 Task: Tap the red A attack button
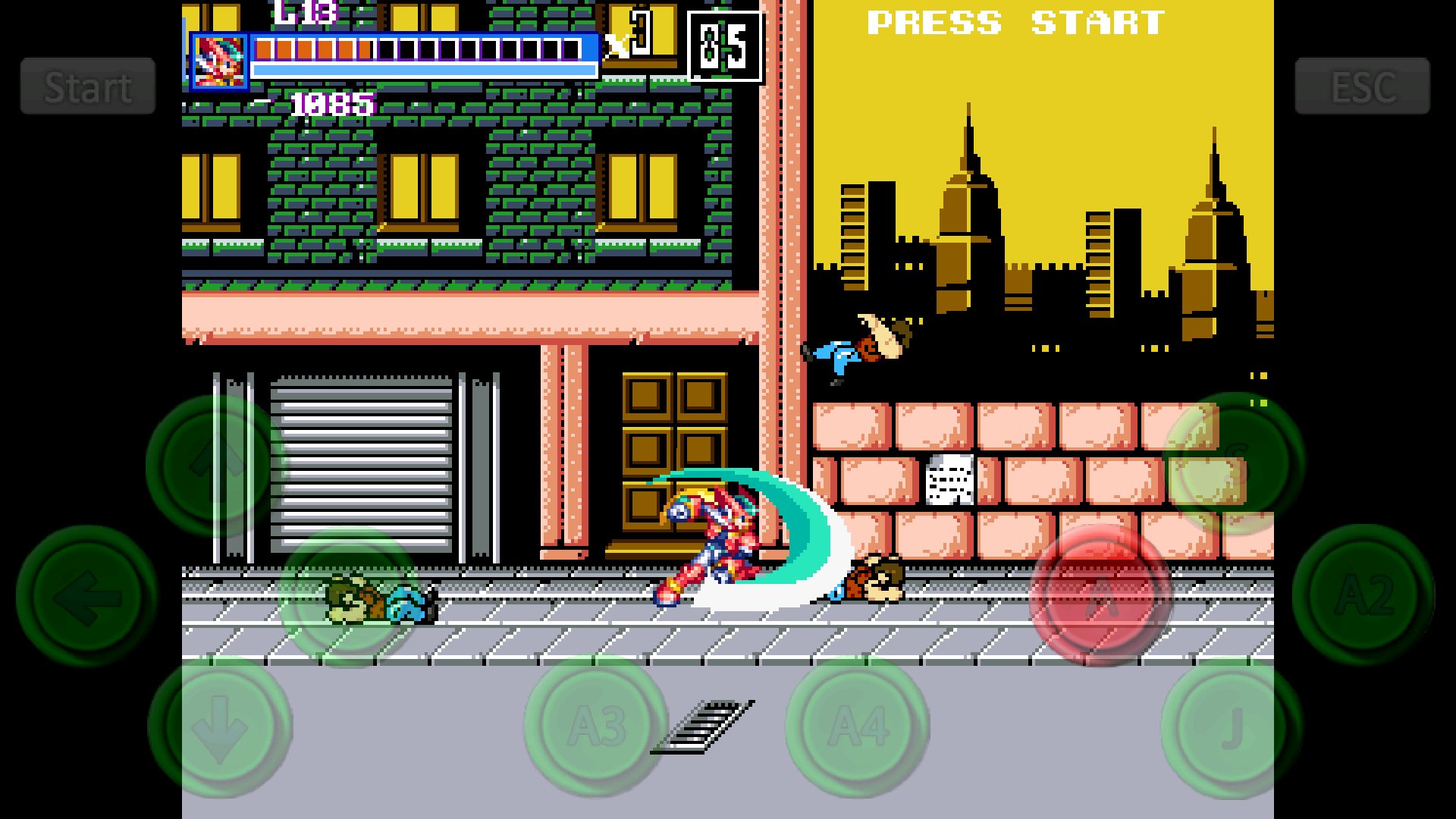[x=1100, y=597]
